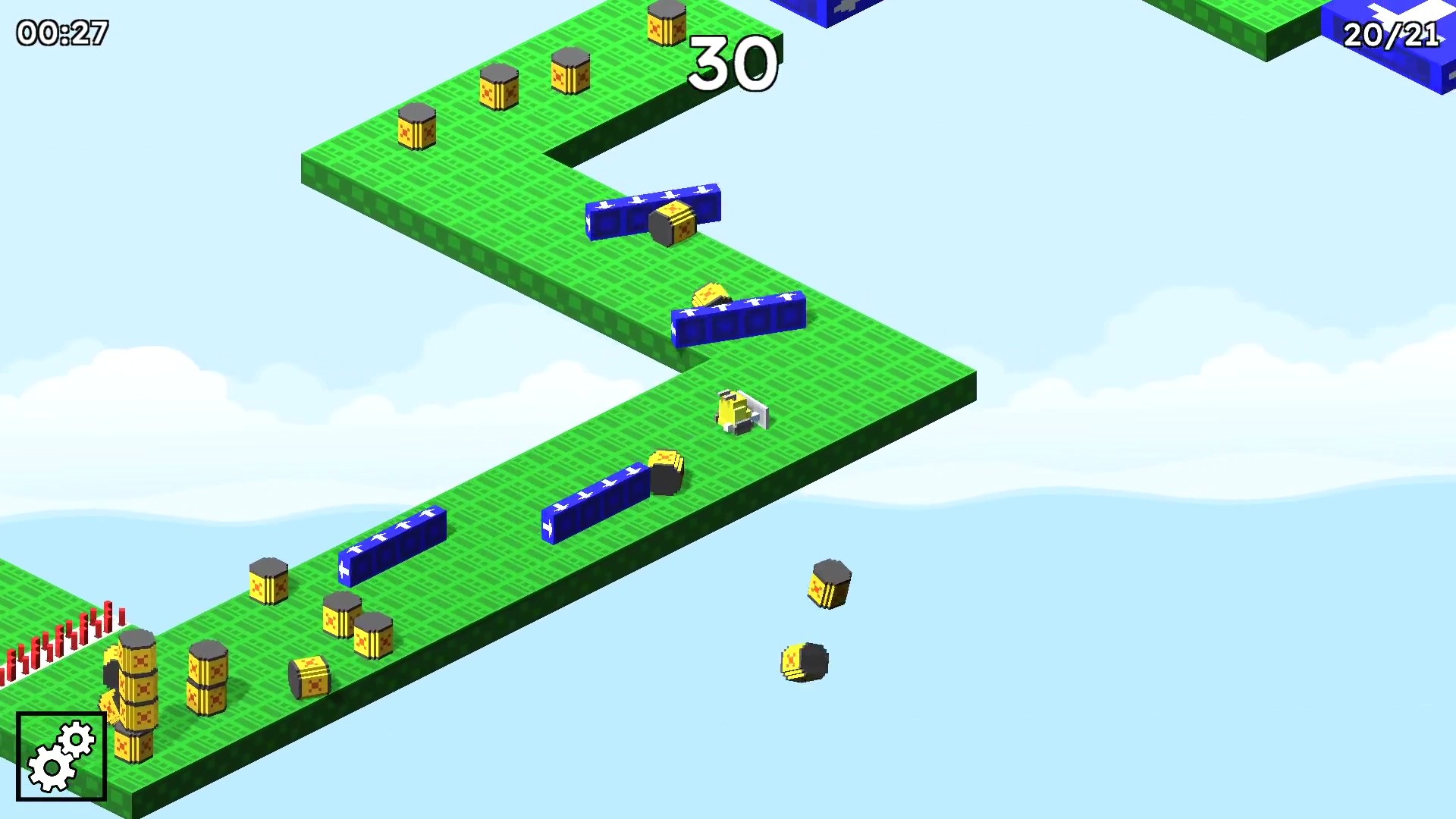Toggle the blue arrow block on the middle platform
This screenshot has width=1456, height=819.
(739, 318)
